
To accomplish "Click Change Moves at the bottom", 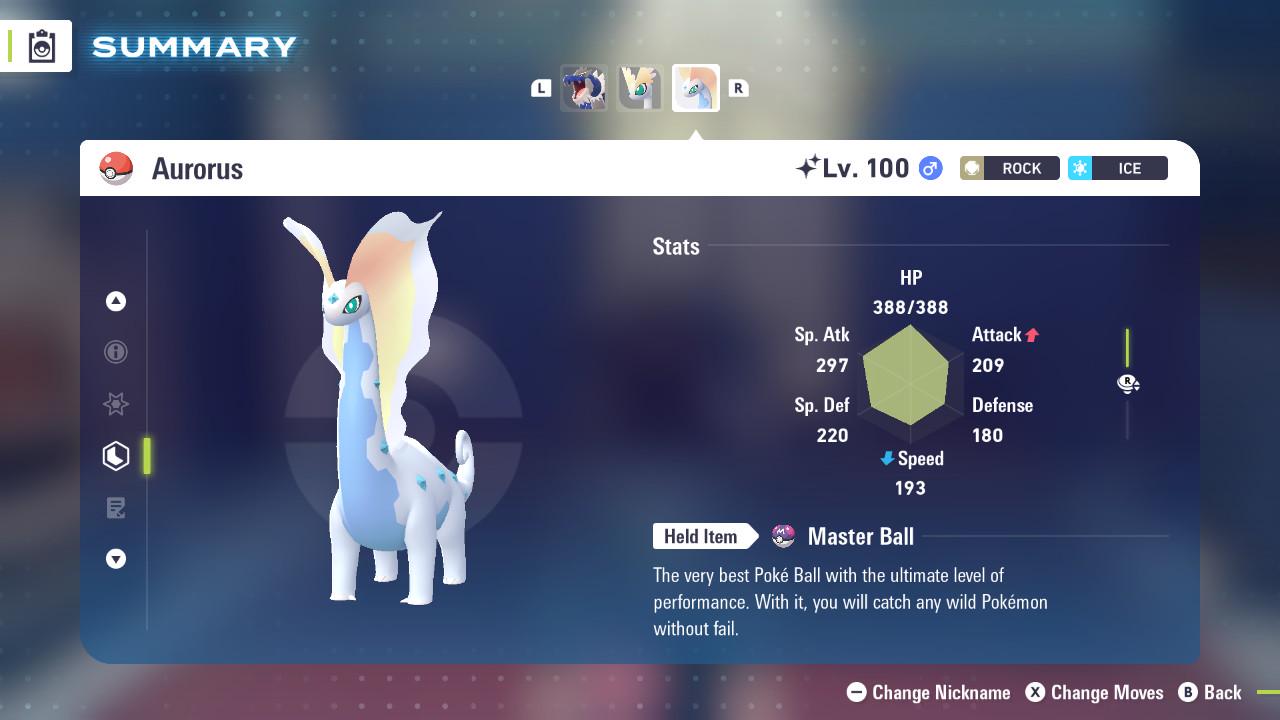I will (1096, 692).
